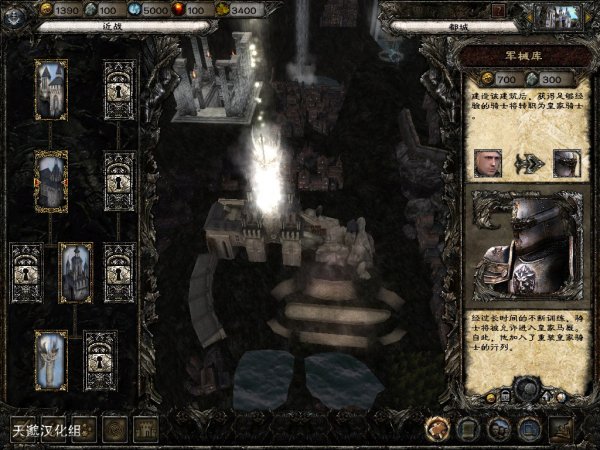Click the hammer build button
This screenshot has width=600, height=450.
436,429
